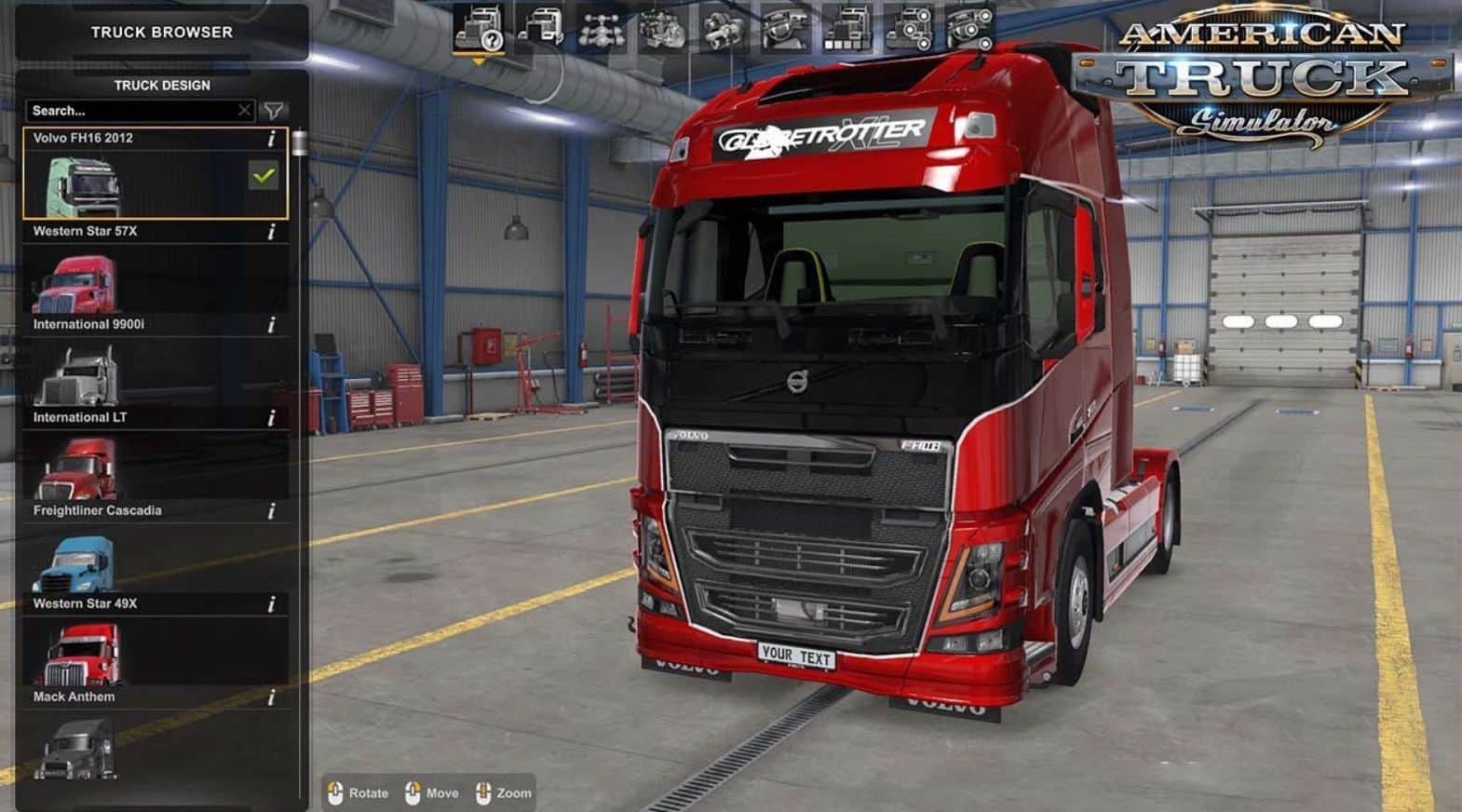
Task: Switch to the engine tab
Action: (662, 28)
